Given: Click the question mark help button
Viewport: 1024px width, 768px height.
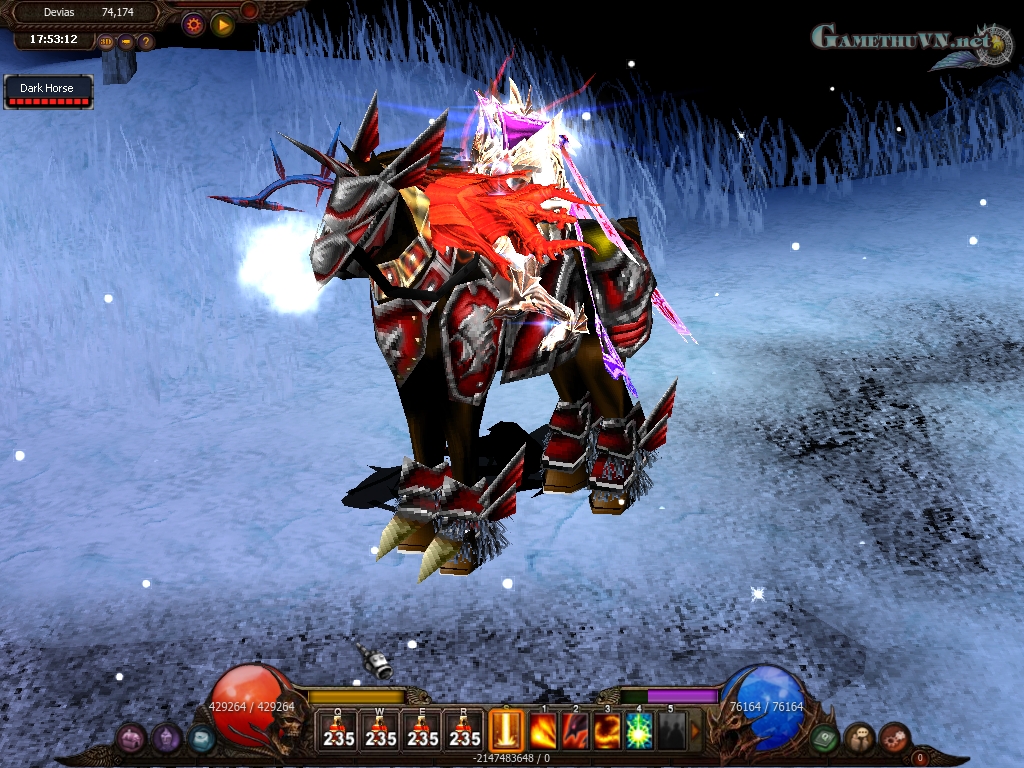Looking at the screenshot, I should click(146, 42).
